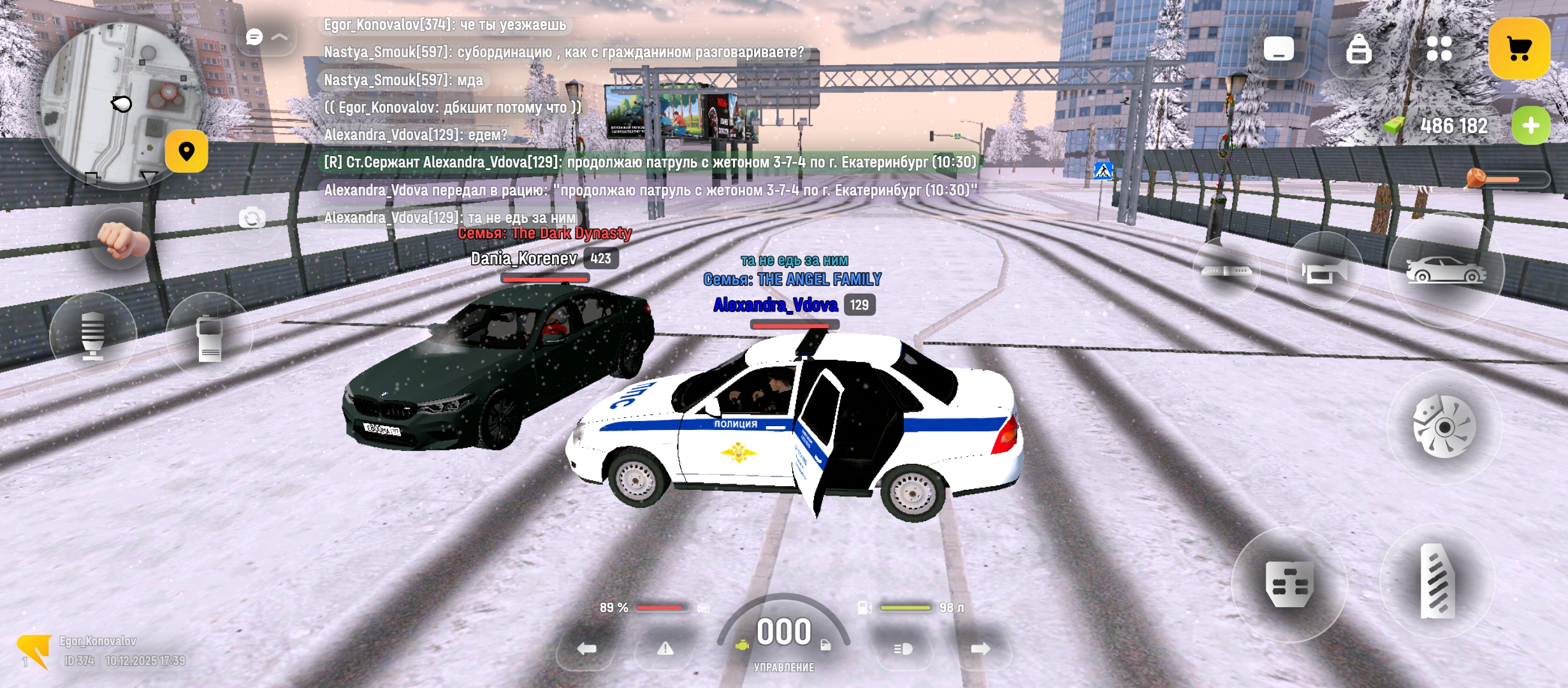This screenshot has height=688, width=1568.
Task: Sound the car horn button
Action: (1324, 272)
